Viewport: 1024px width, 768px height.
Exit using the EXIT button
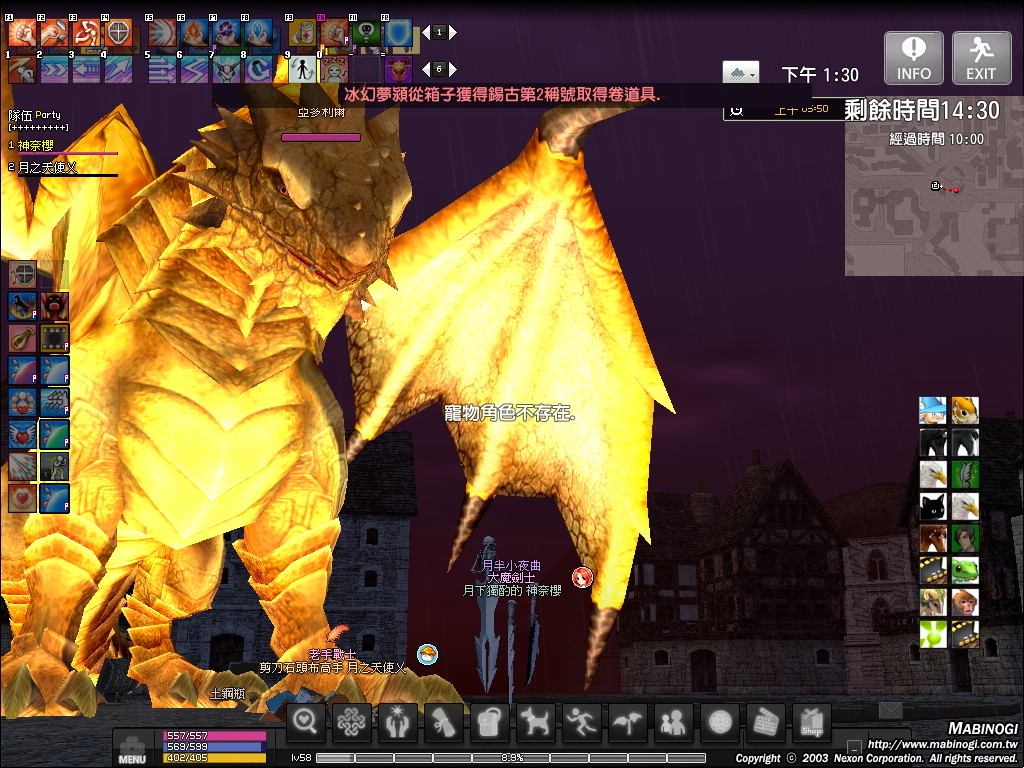pyautogui.click(x=981, y=57)
